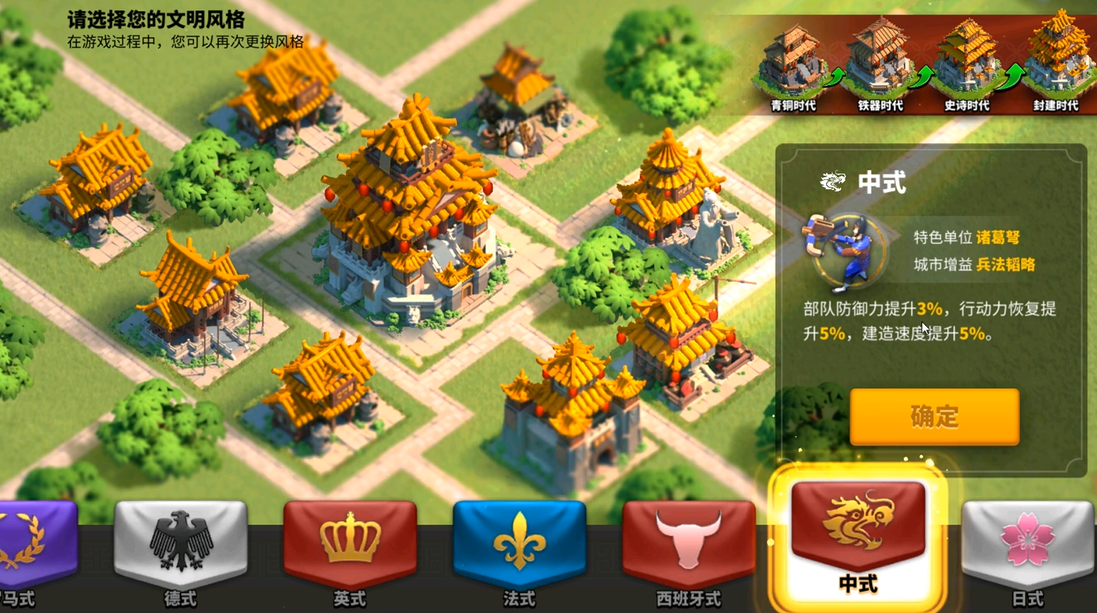The image size is (1097, 613).
Task: Confirm with the 确定 button
Action: point(934,416)
